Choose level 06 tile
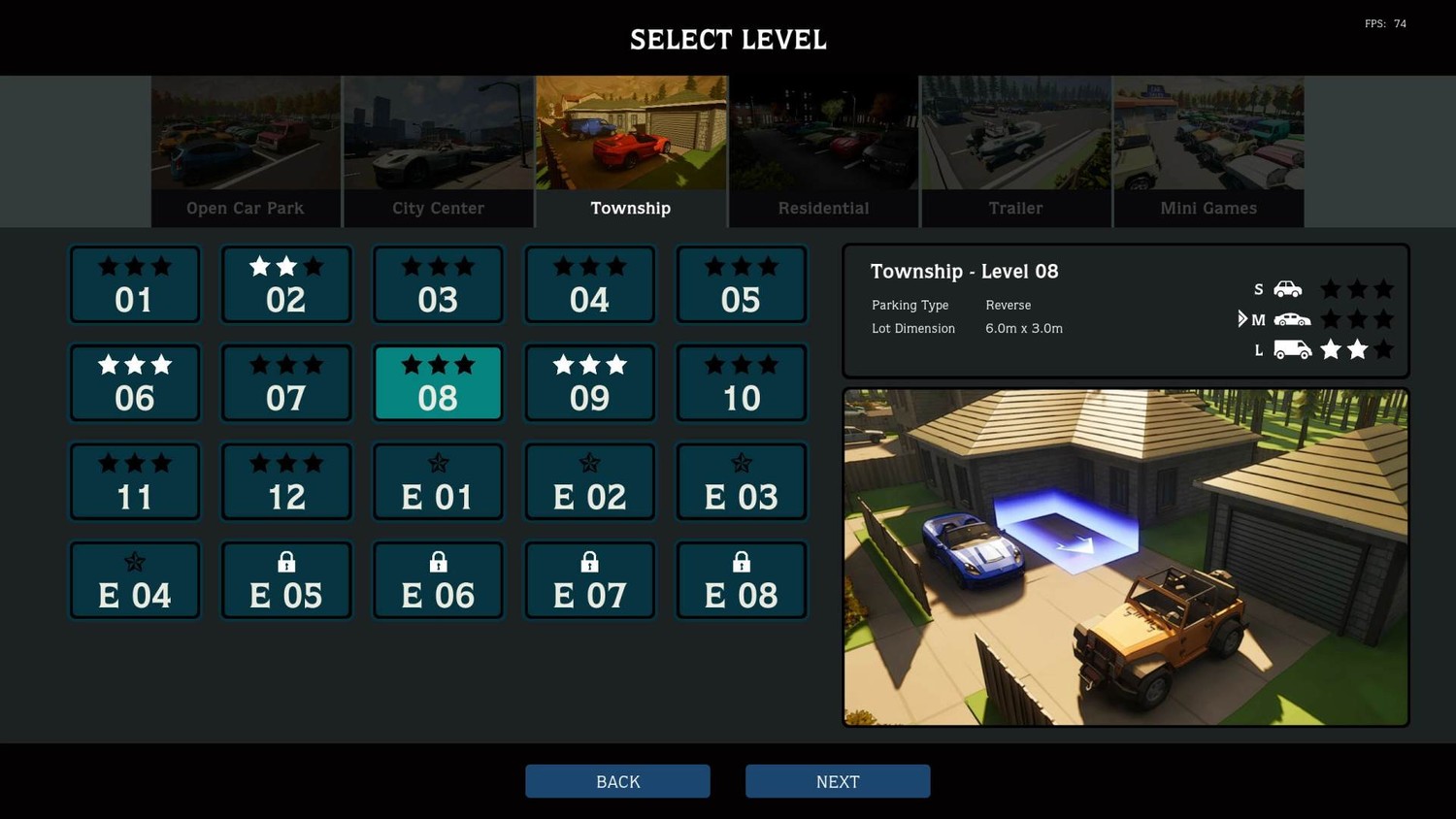1456x819 pixels. 135,383
